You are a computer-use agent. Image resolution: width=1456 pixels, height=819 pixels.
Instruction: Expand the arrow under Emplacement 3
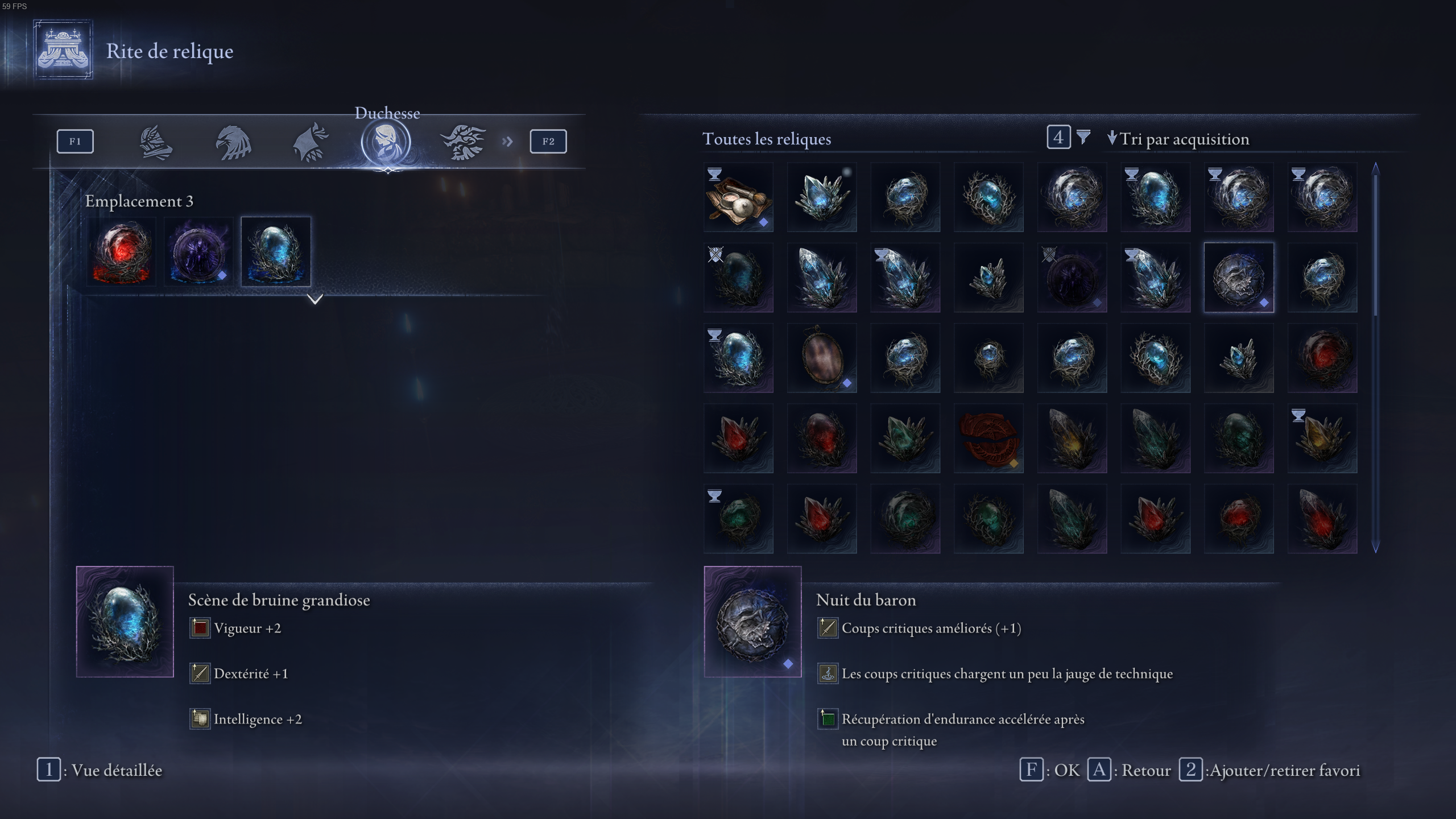point(315,300)
